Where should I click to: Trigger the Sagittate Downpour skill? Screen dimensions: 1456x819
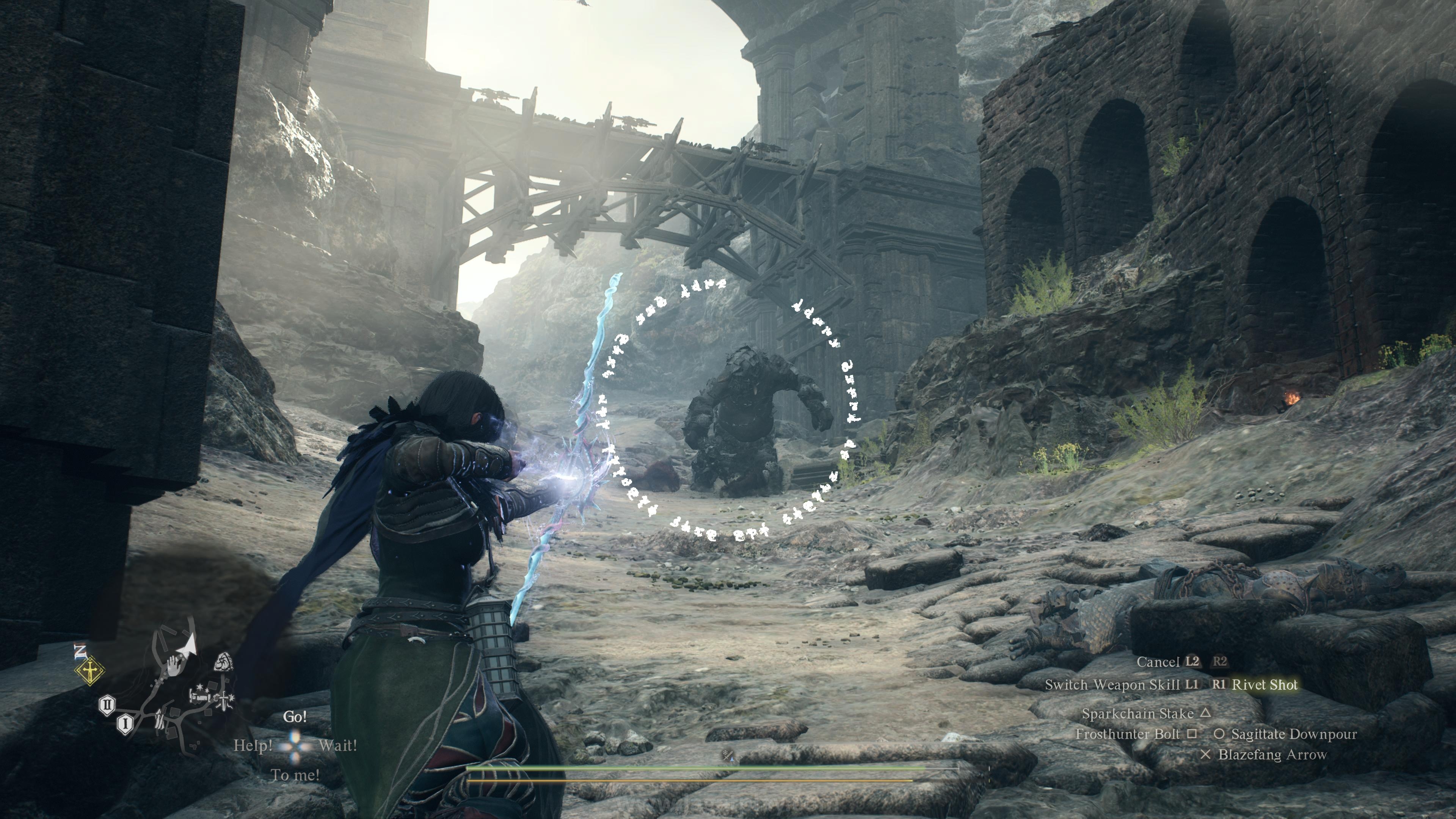coord(1293,734)
